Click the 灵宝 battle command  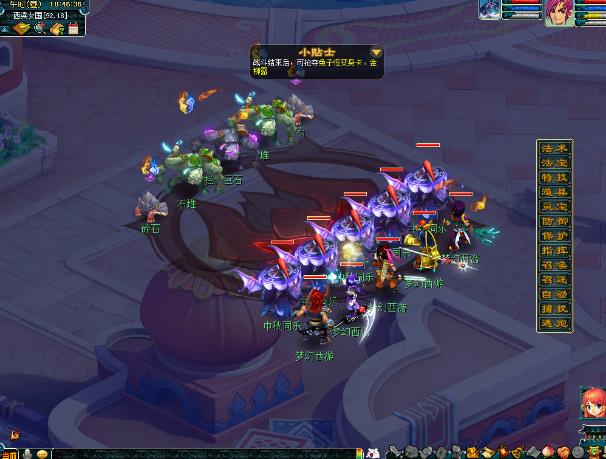[x=554, y=206]
